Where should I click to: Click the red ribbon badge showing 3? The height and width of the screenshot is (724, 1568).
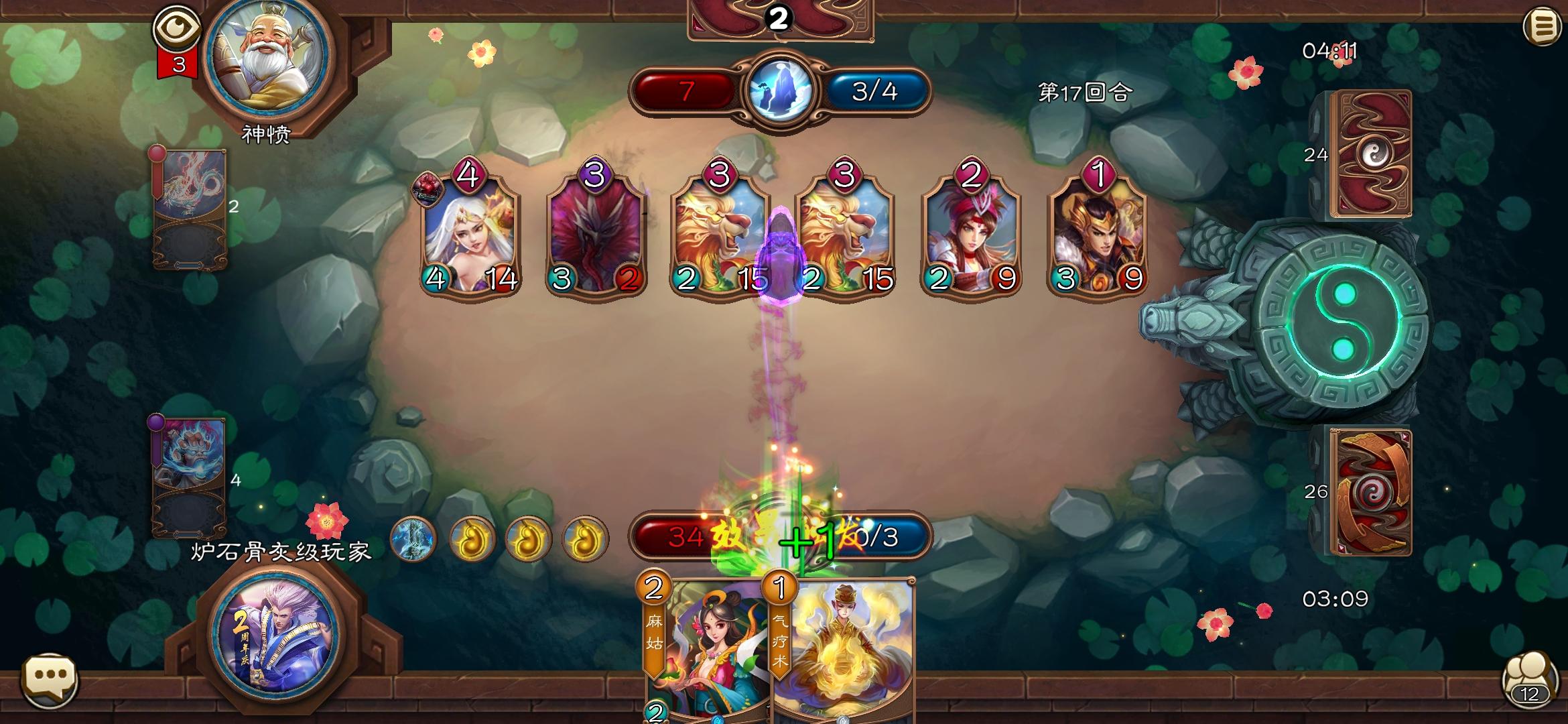178,64
